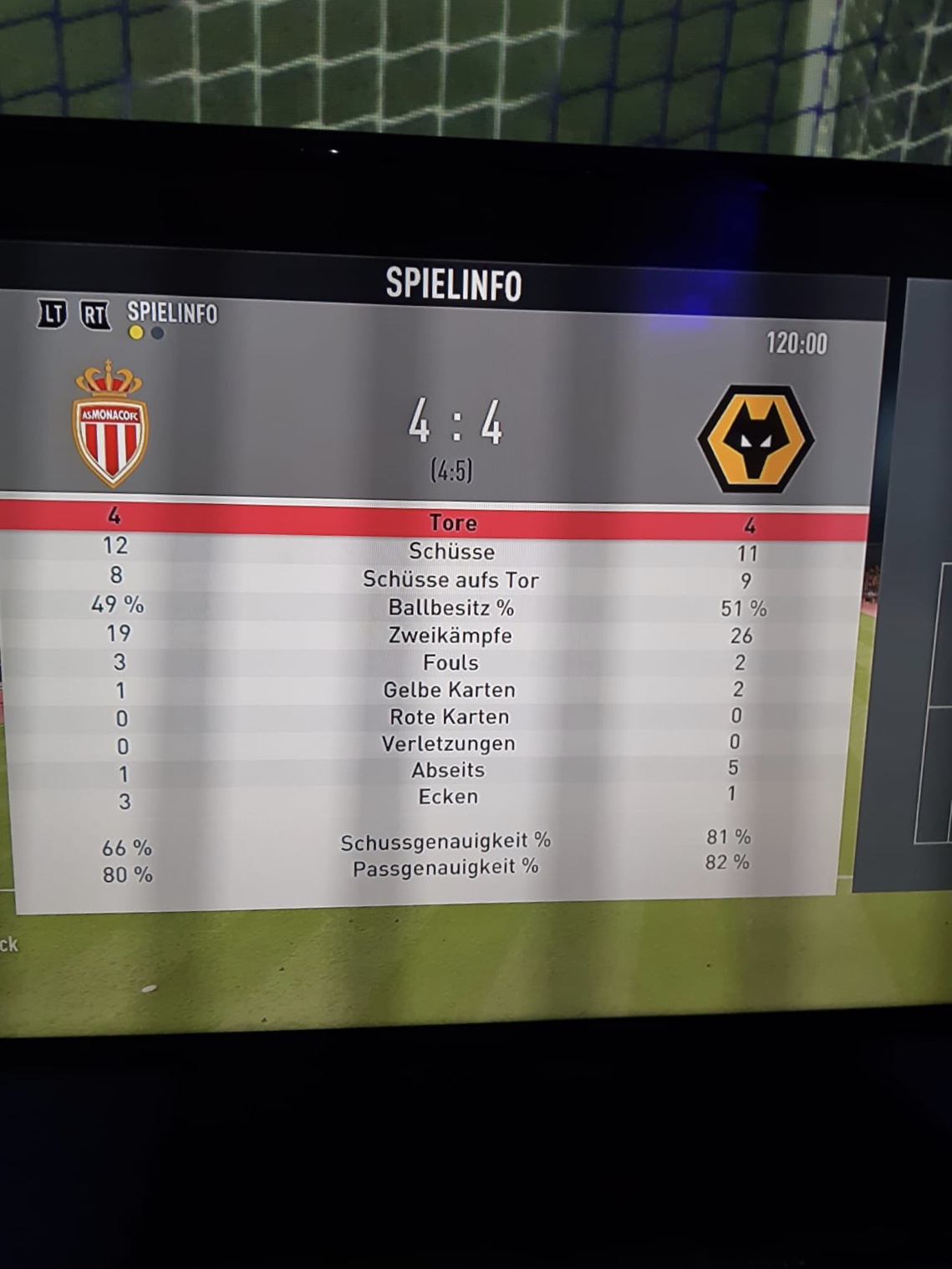The height and width of the screenshot is (1269, 952).
Task: Switch to the second page indicator dot
Action: click(x=157, y=334)
